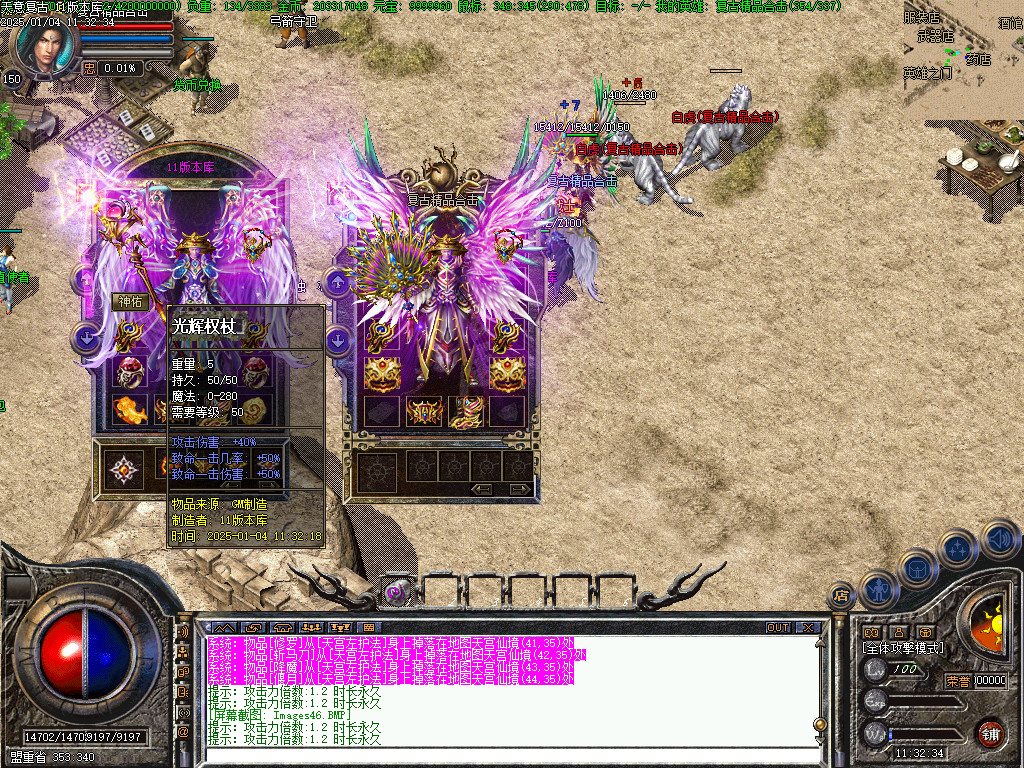Open the stall with the red 铺 button
This screenshot has height=768, width=1024.
click(x=990, y=733)
